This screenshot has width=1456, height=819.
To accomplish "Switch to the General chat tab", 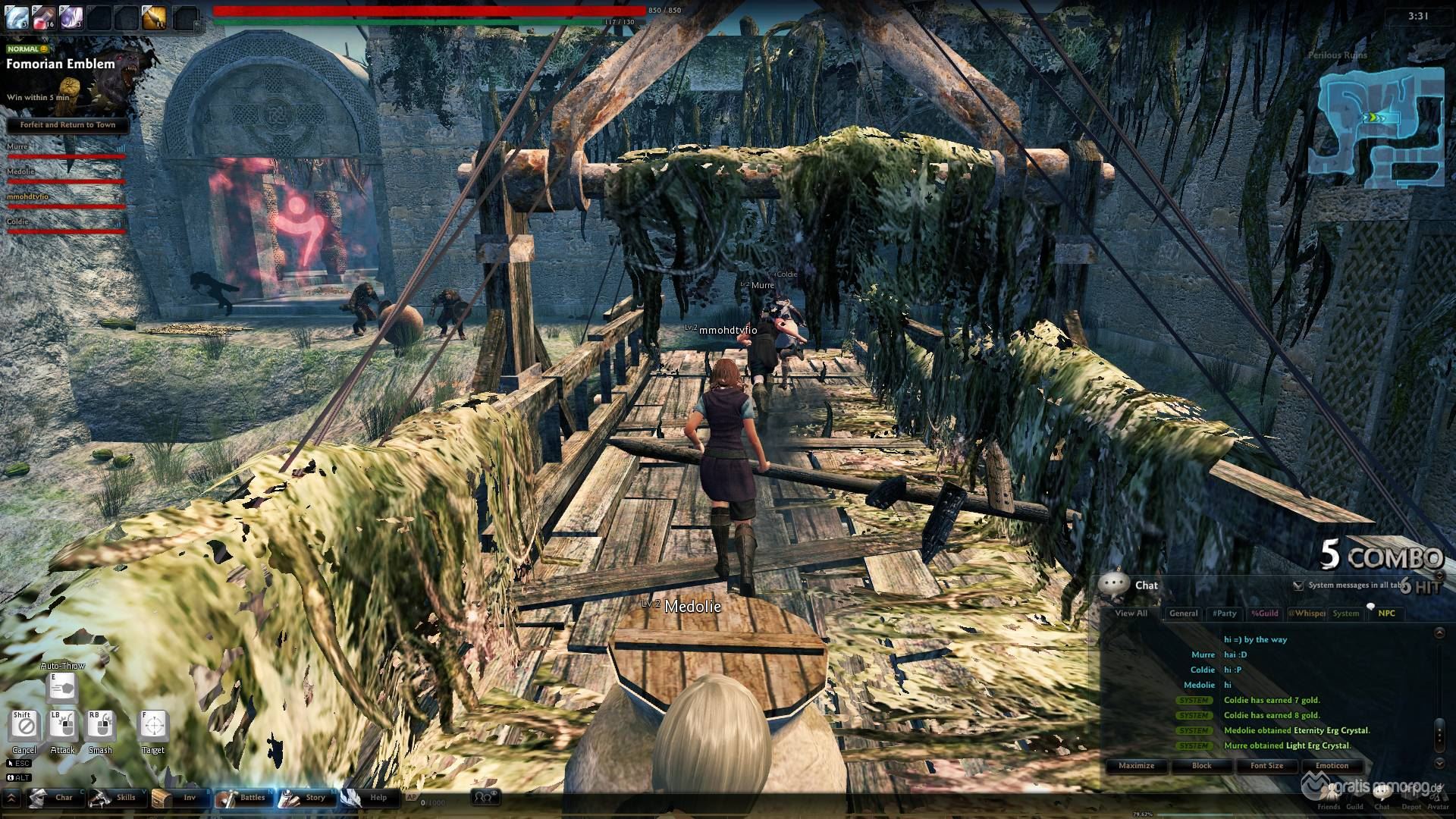I will (1183, 613).
